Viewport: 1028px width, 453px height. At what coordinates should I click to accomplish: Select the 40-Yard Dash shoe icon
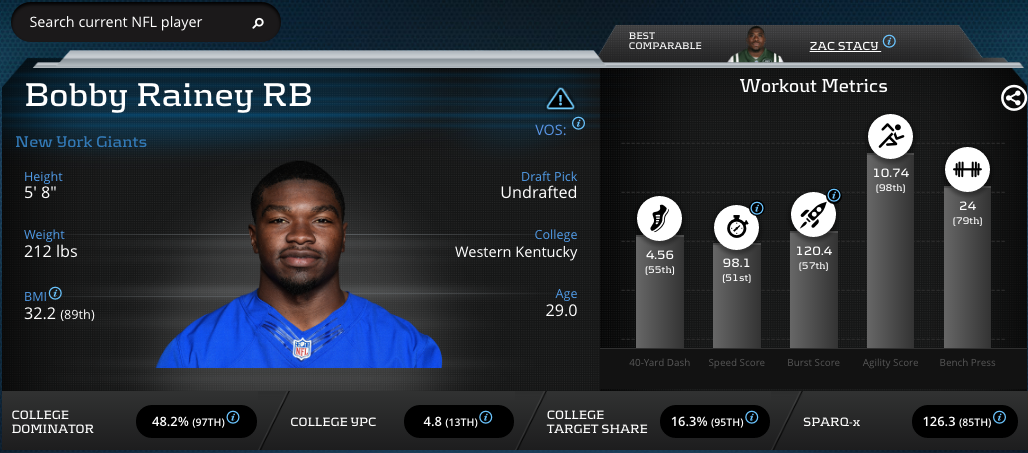tap(659, 219)
